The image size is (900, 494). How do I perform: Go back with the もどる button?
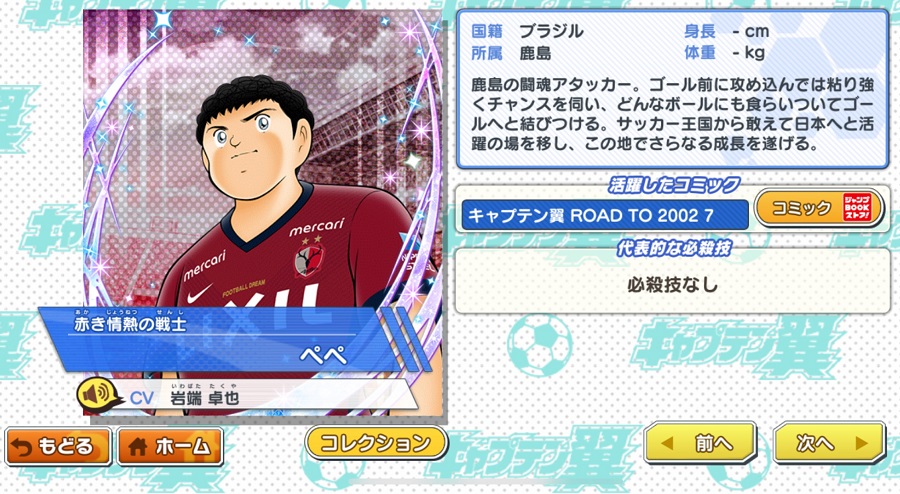coord(58,446)
